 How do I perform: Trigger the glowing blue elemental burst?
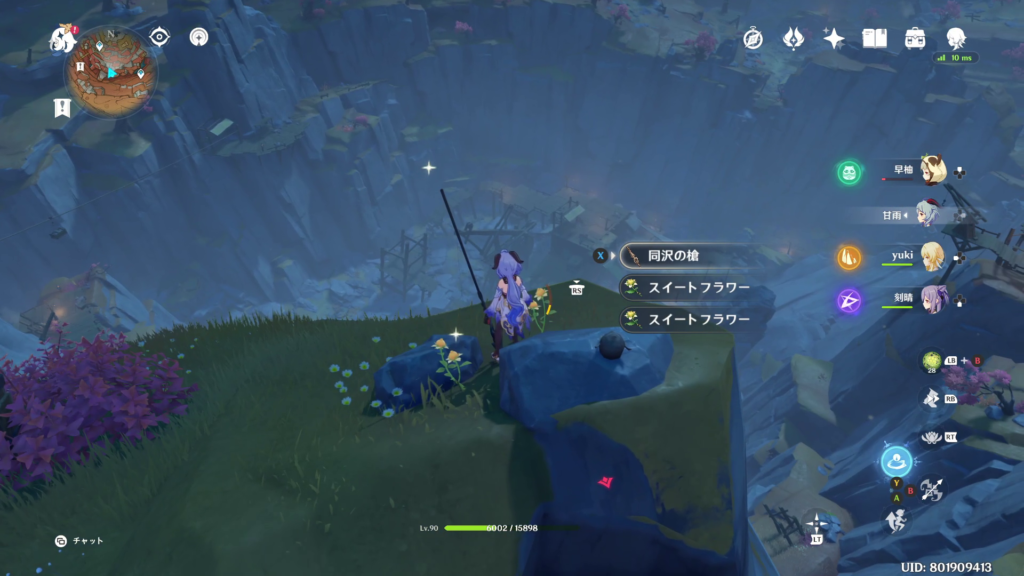[x=895, y=462]
